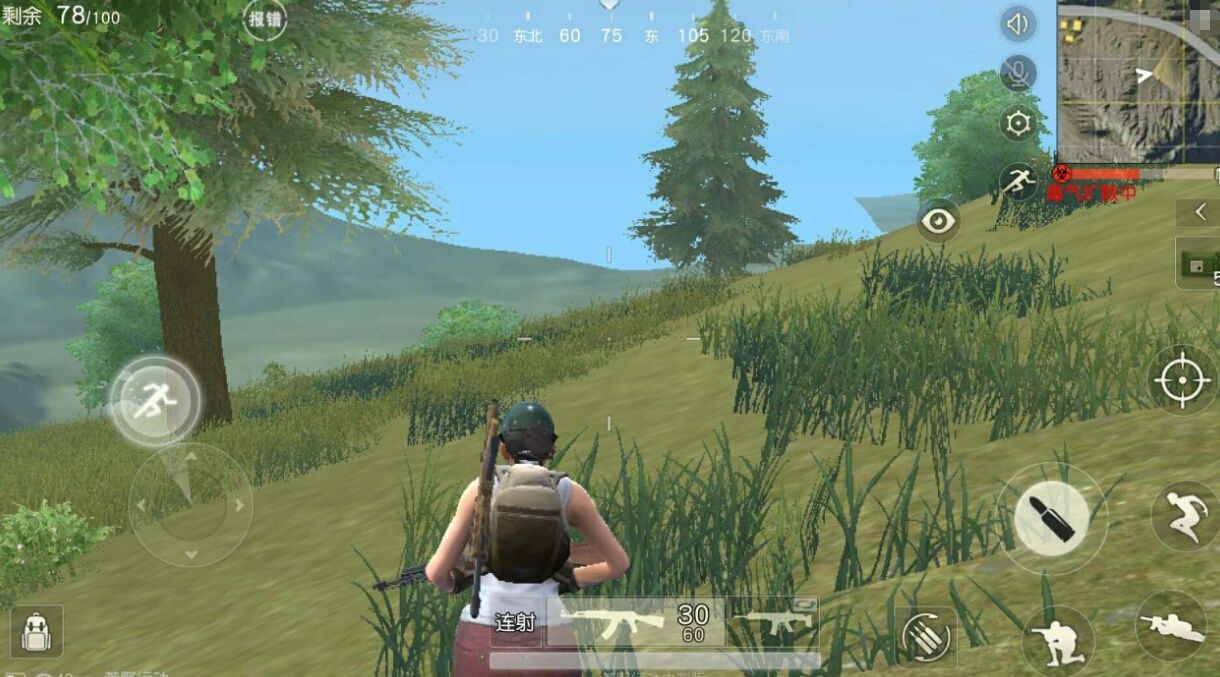
Task: Activate the sprint running button
Action: [155, 400]
